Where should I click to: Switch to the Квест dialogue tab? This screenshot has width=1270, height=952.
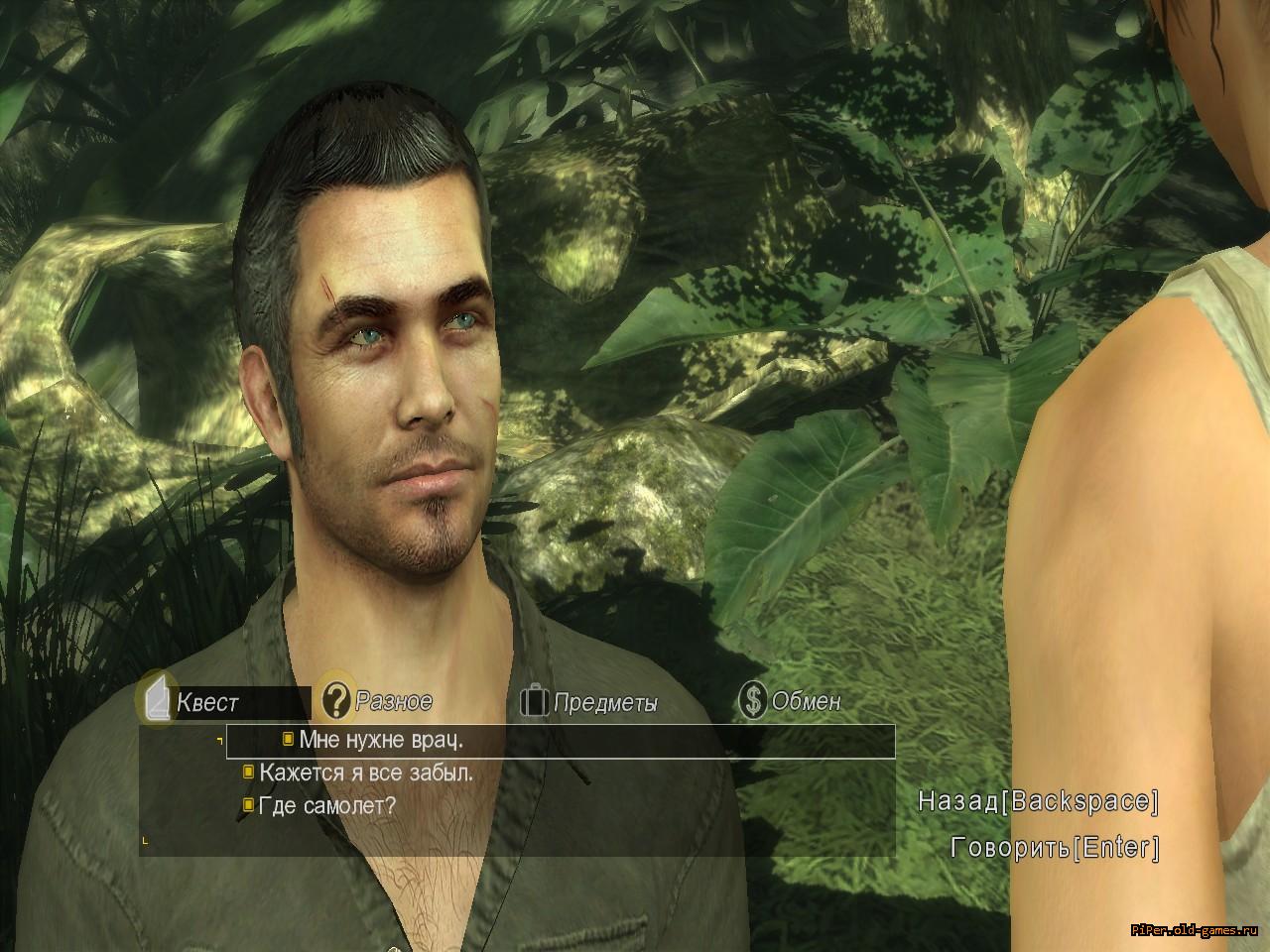(x=206, y=703)
